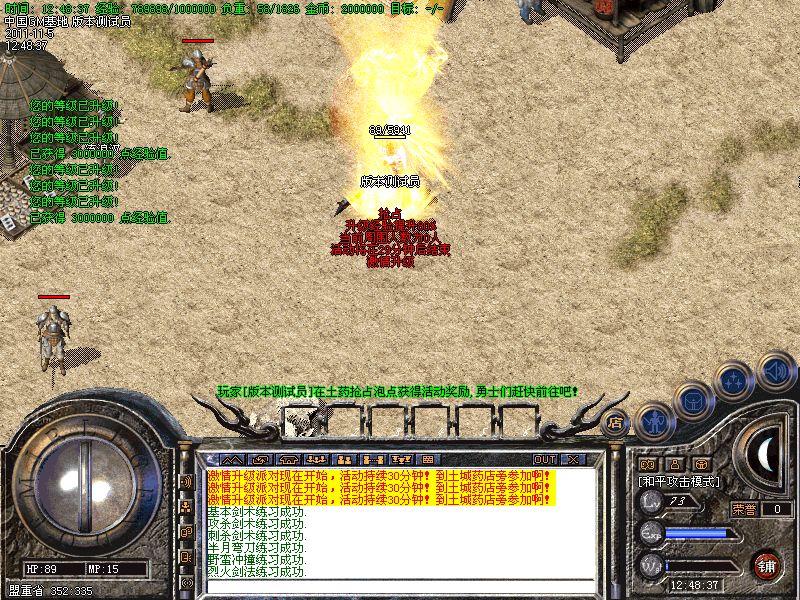The height and width of the screenshot is (600, 800).
Task: Click the small round 店 shop button
Action: (615, 421)
